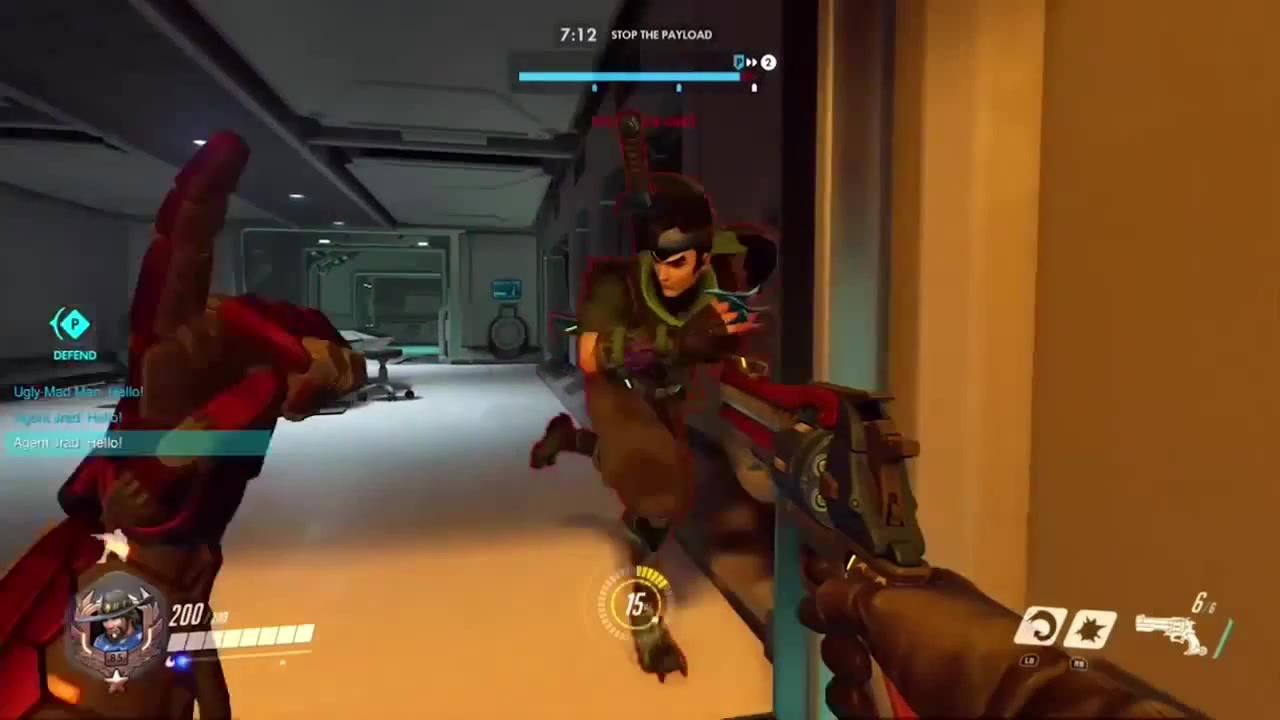Click the second checkpoint marker on payload track
This screenshot has width=1280, height=720.
678,88
